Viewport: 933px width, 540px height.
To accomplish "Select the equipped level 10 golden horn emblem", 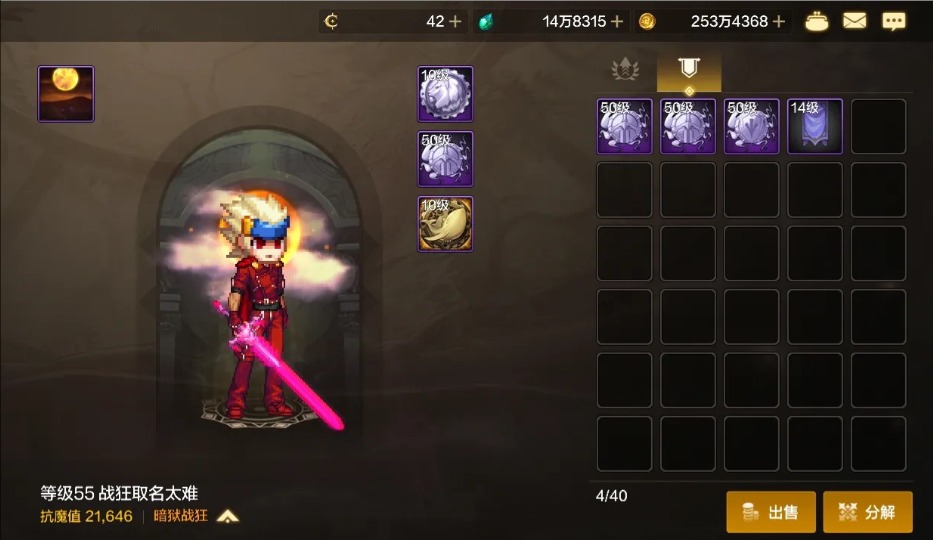I will tap(445, 223).
